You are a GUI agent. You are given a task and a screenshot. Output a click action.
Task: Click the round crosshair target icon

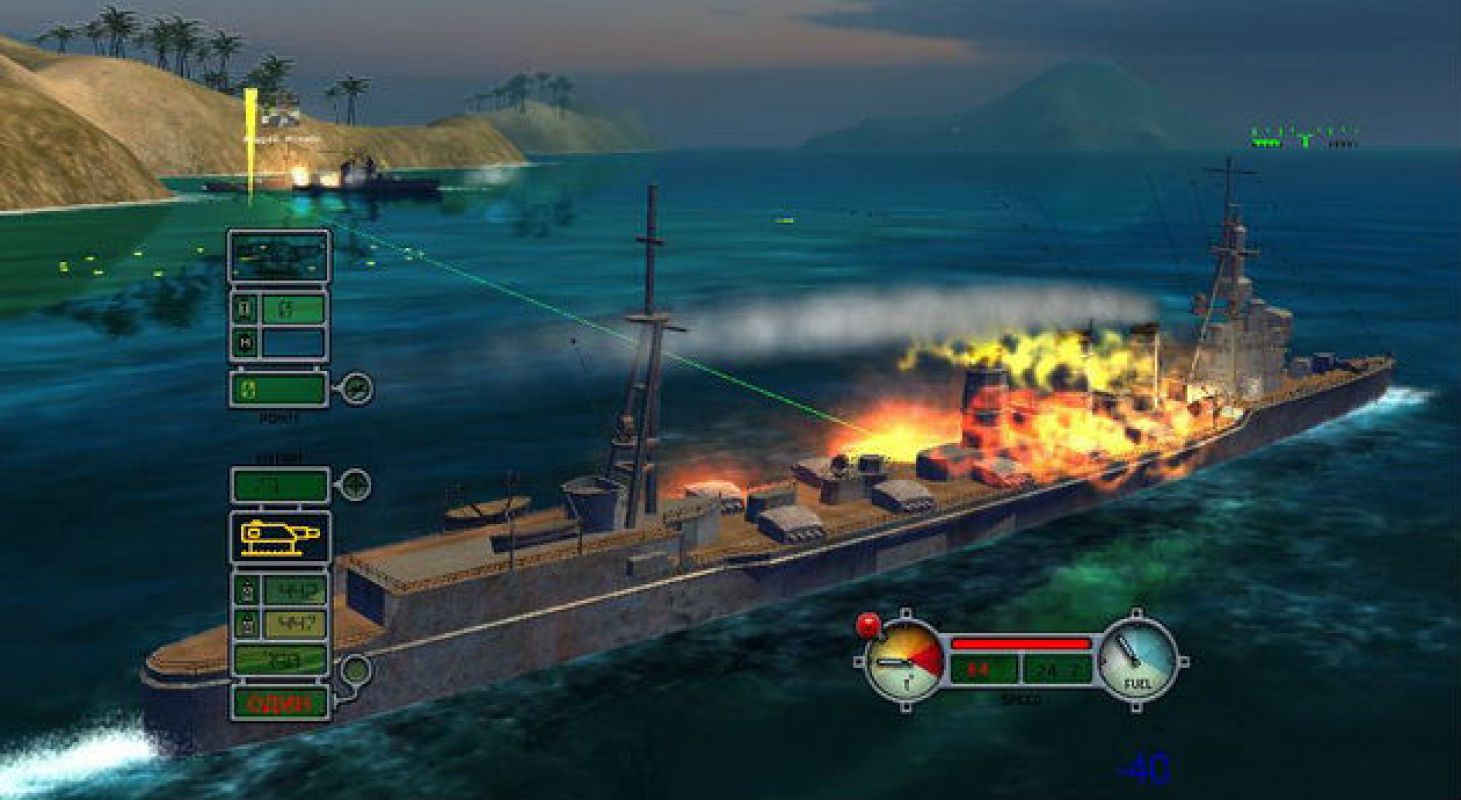tap(355, 486)
